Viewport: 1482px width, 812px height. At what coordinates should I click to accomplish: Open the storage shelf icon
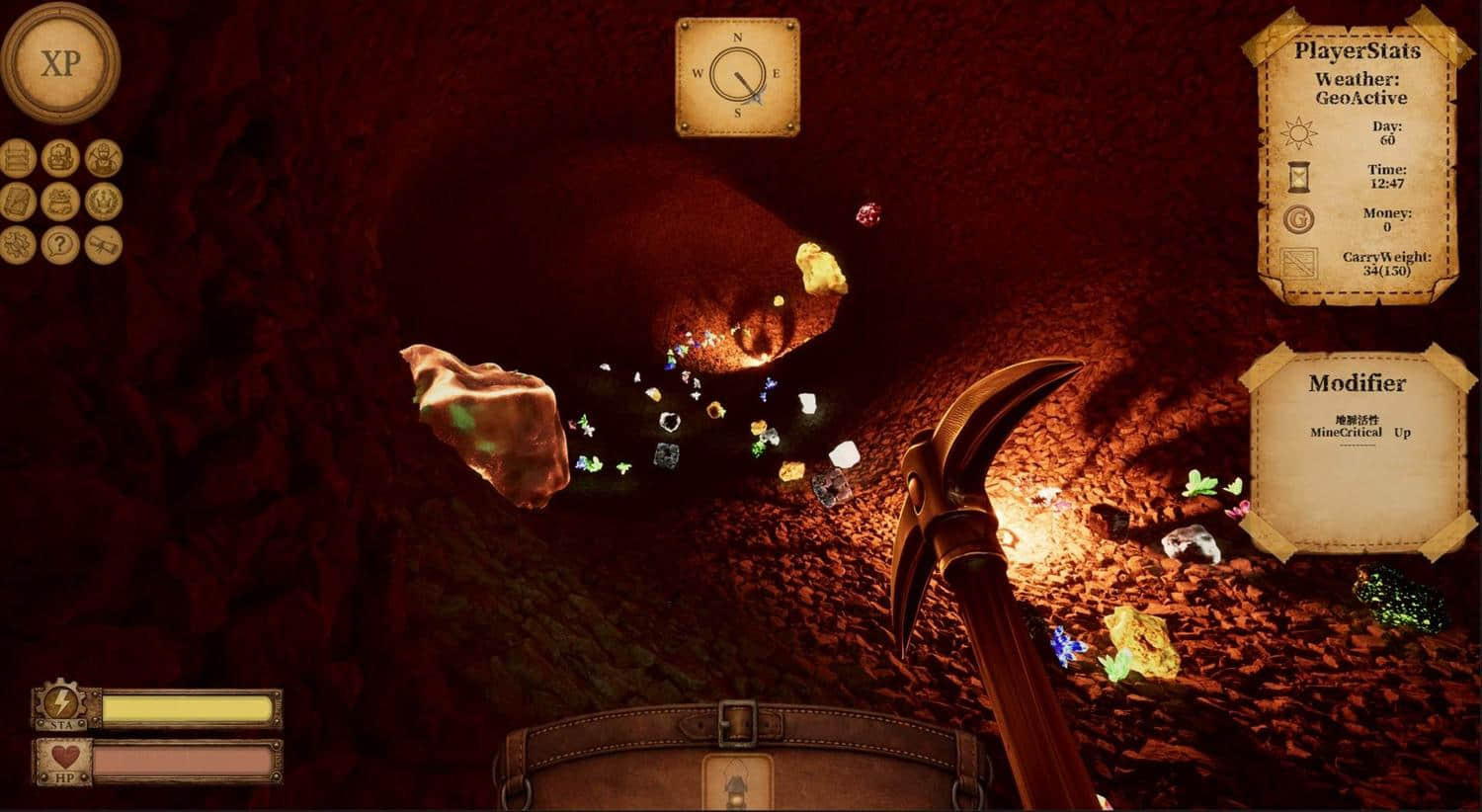(17, 158)
